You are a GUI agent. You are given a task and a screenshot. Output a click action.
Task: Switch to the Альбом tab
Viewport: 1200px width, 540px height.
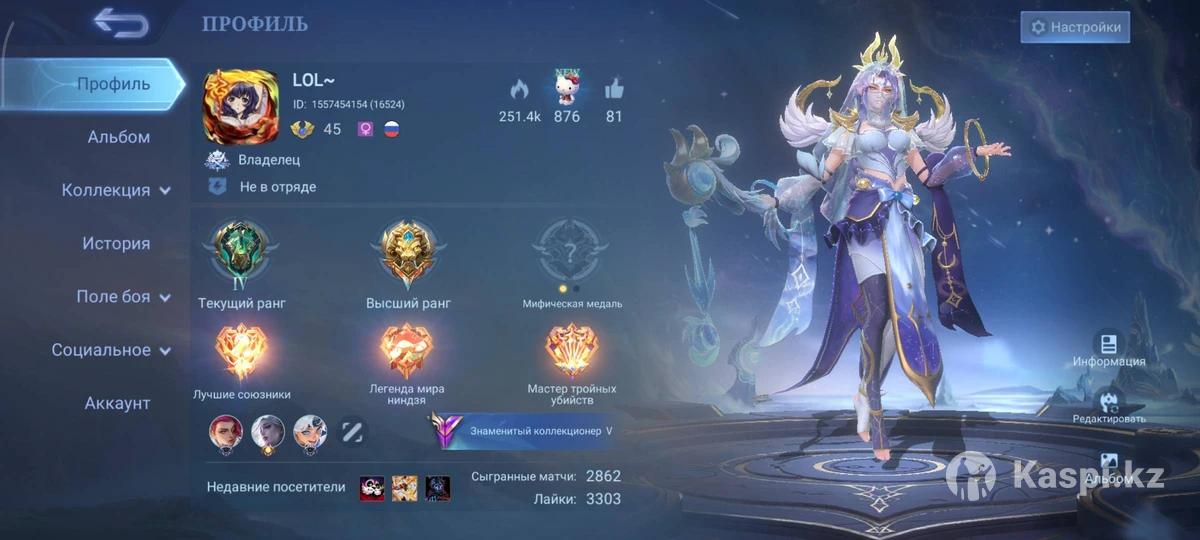tap(118, 137)
